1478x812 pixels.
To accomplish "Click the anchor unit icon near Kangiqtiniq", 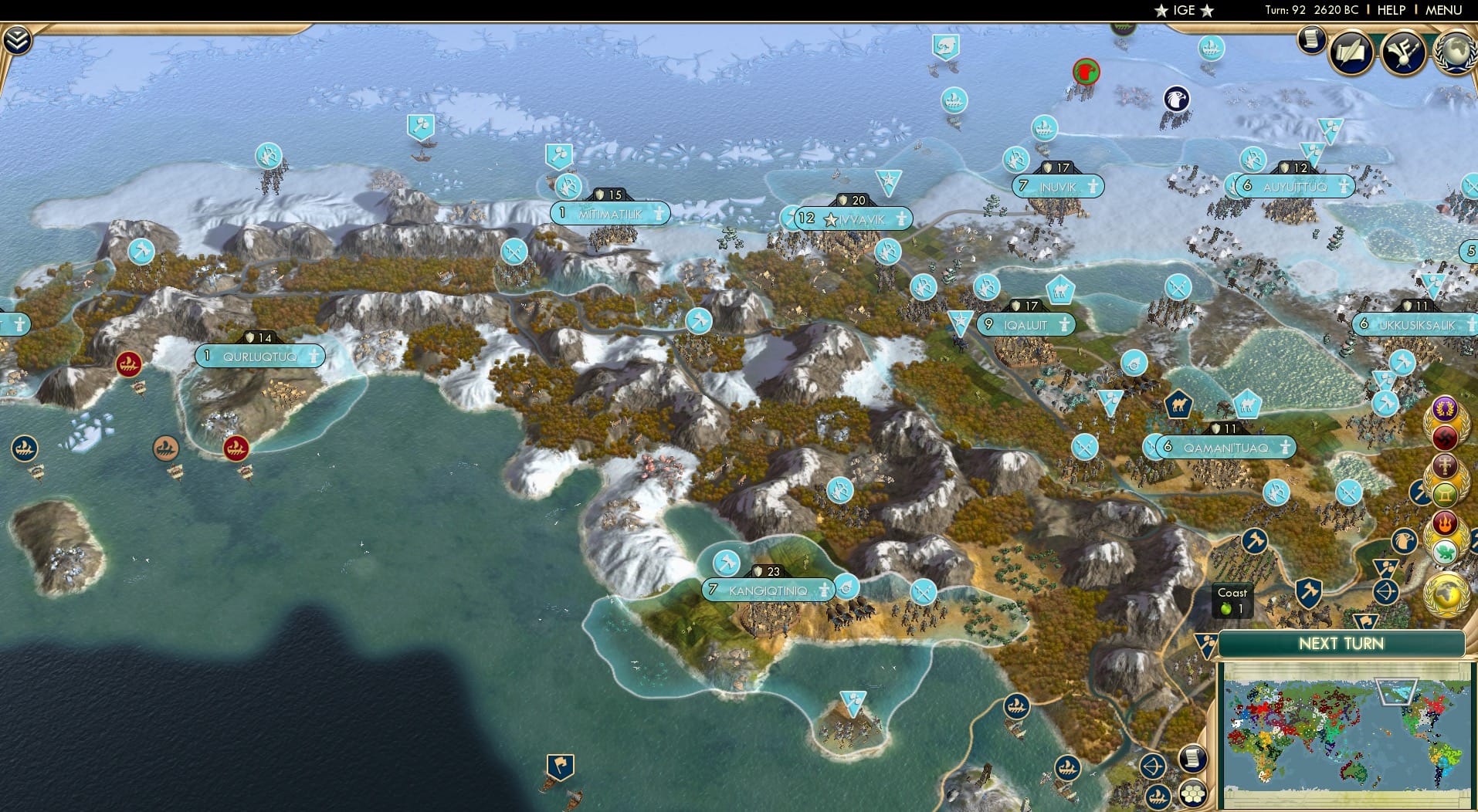I will (x=848, y=586).
